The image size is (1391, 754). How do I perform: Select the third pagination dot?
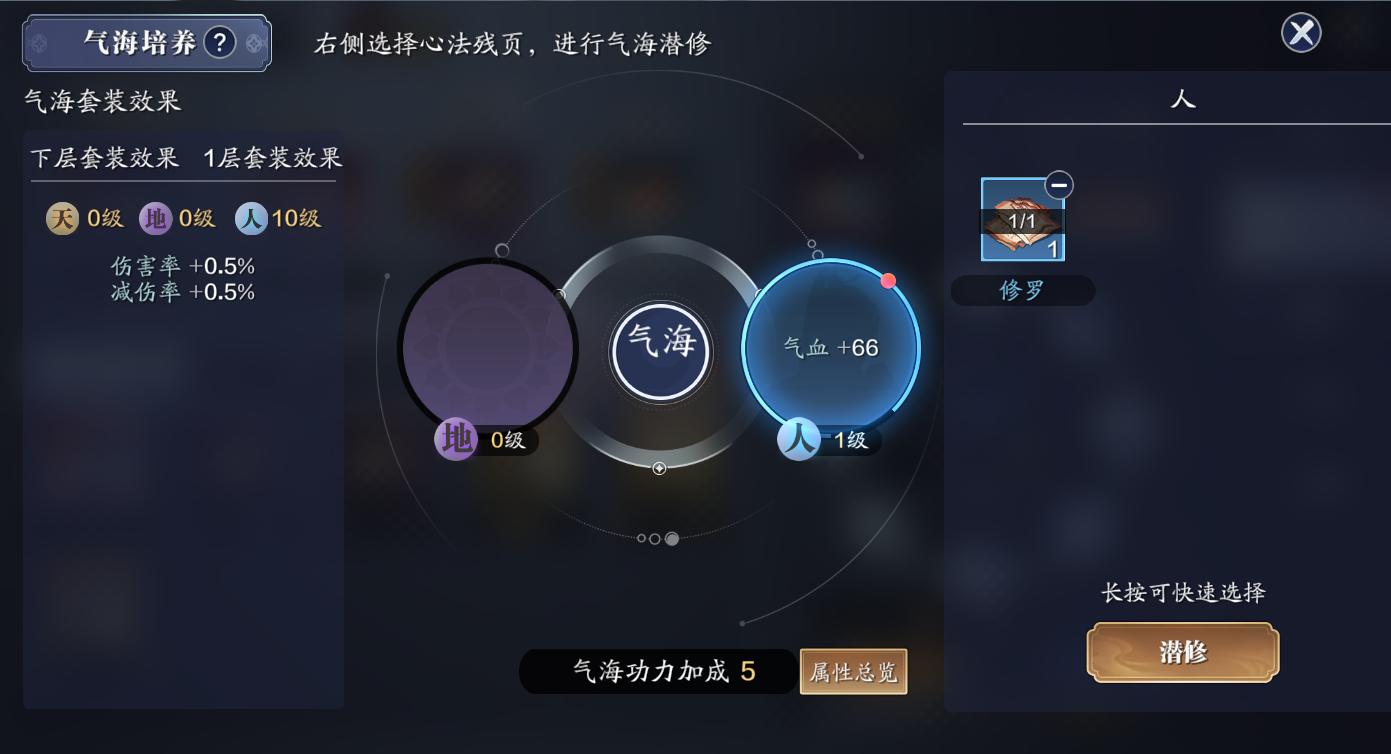tap(672, 538)
